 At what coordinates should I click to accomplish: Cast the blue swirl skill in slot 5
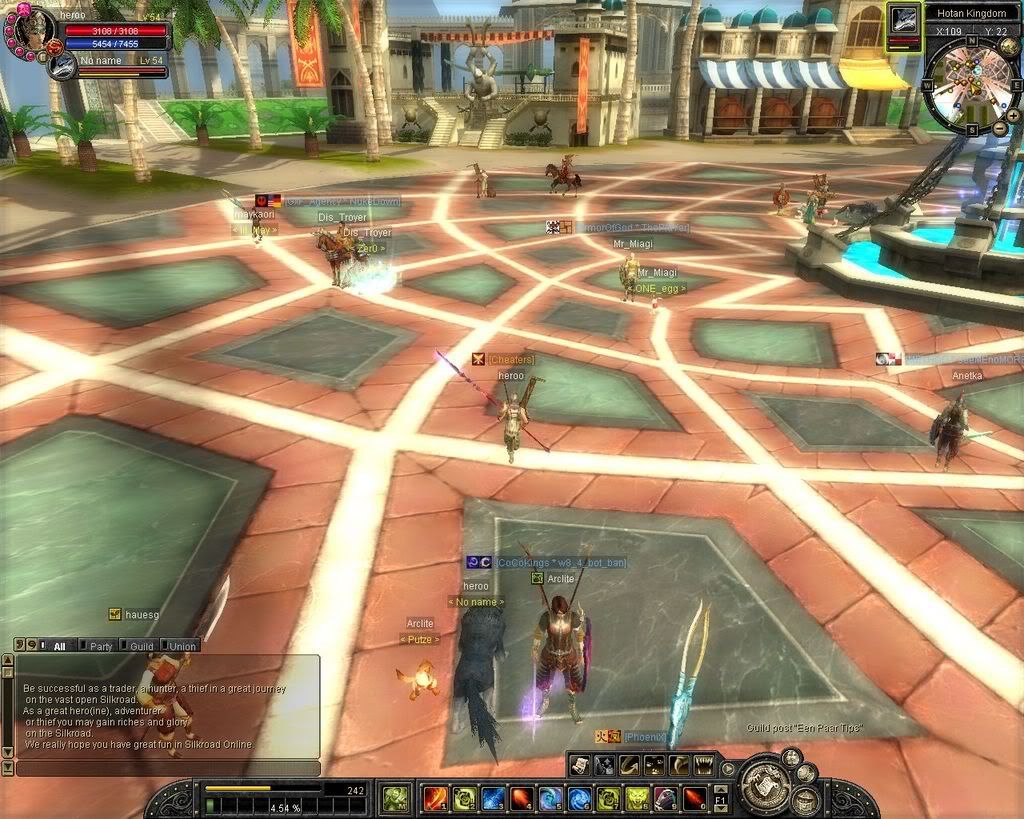[550, 798]
